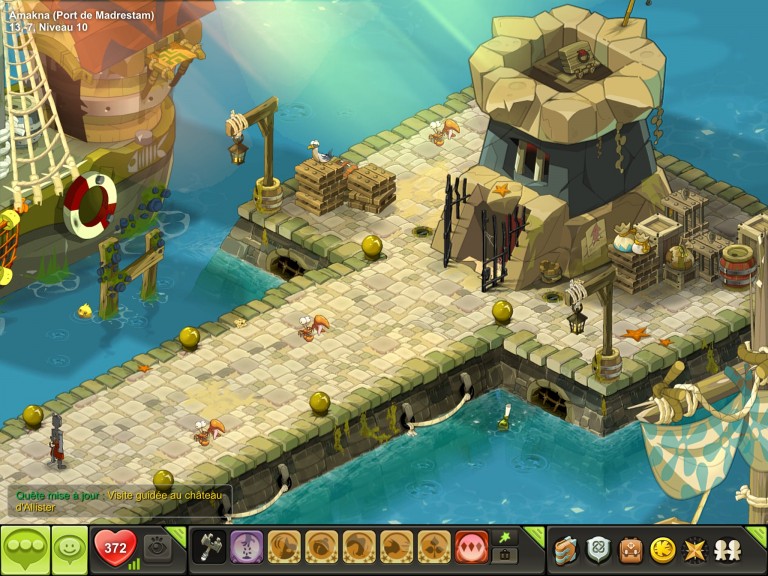
Task: Open the backpack inventory
Action: 630,549
